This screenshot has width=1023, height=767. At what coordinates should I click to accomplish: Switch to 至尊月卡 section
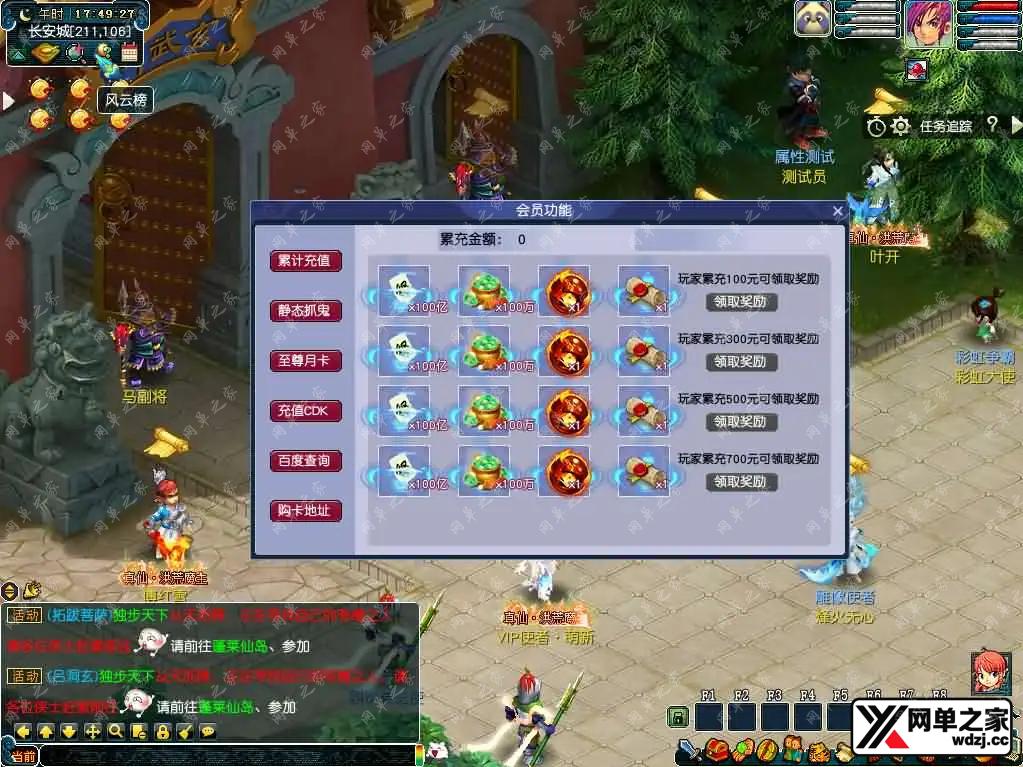pos(305,361)
